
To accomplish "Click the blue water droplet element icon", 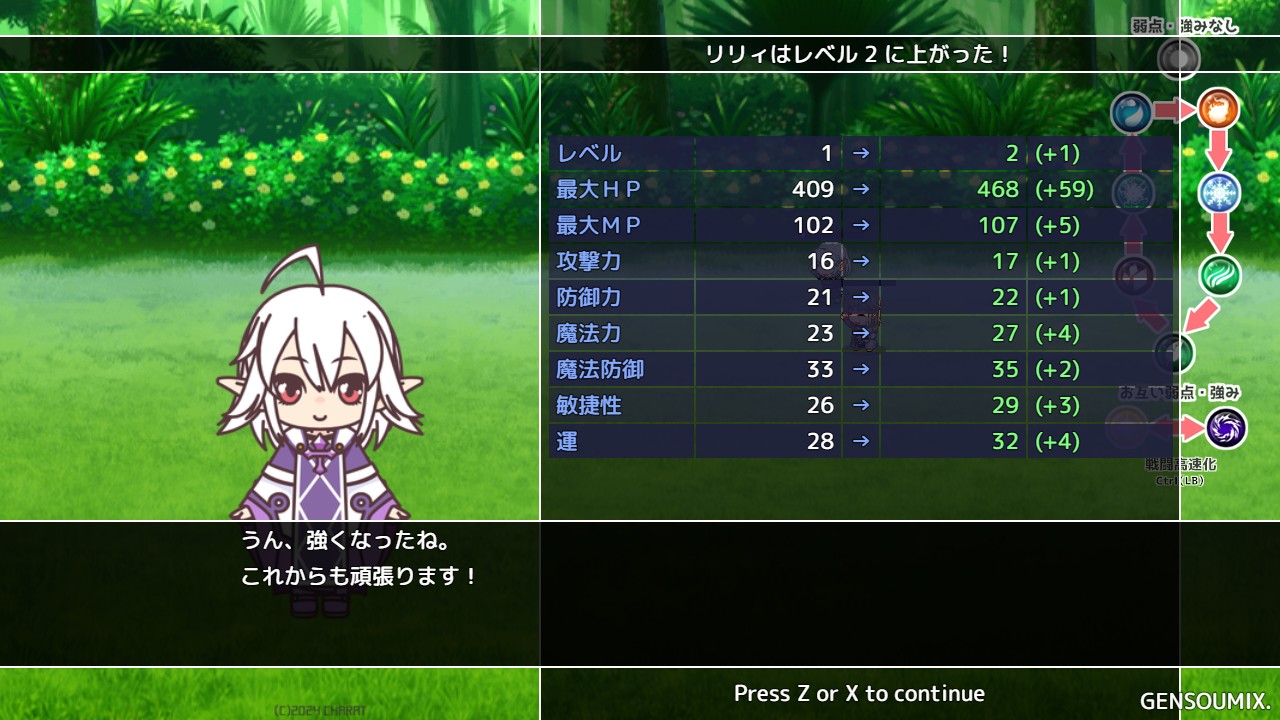I will click(1132, 112).
